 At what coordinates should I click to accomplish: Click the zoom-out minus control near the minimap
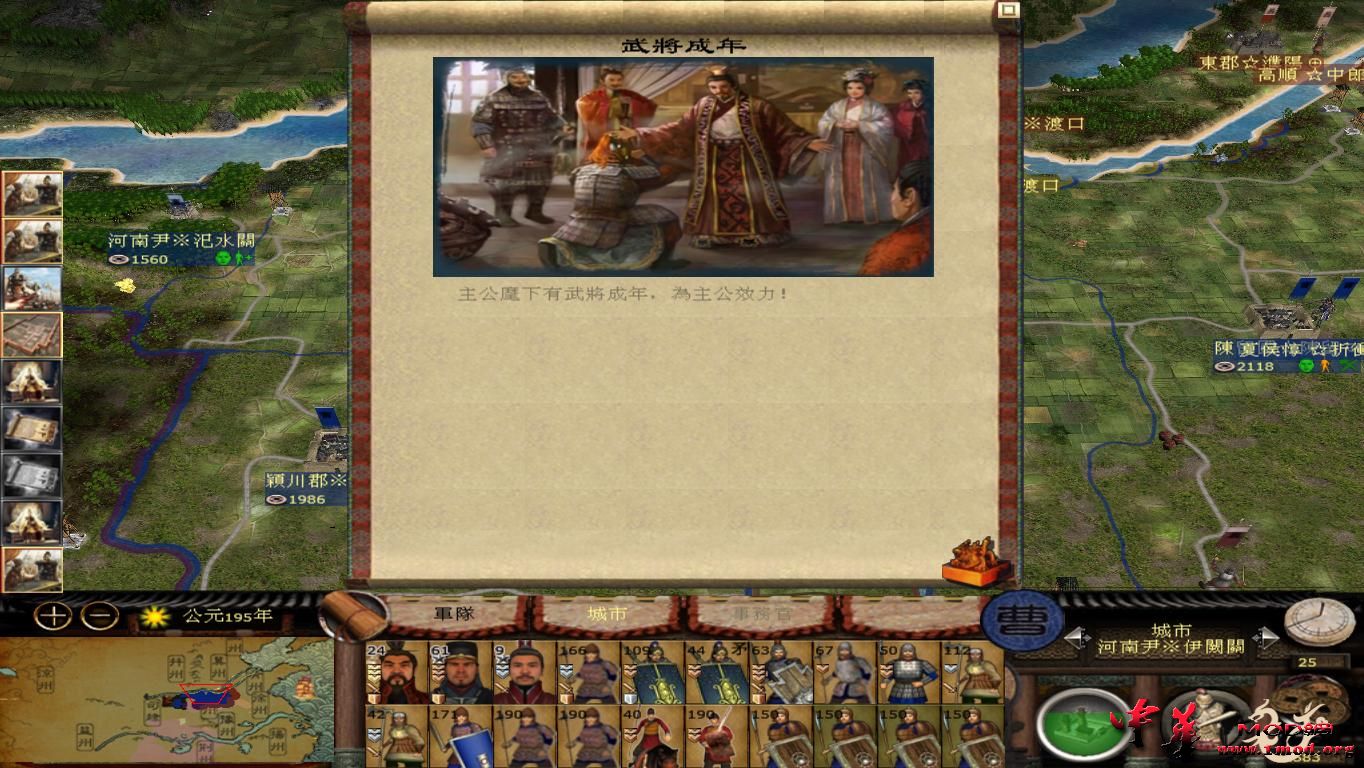pos(98,618)
